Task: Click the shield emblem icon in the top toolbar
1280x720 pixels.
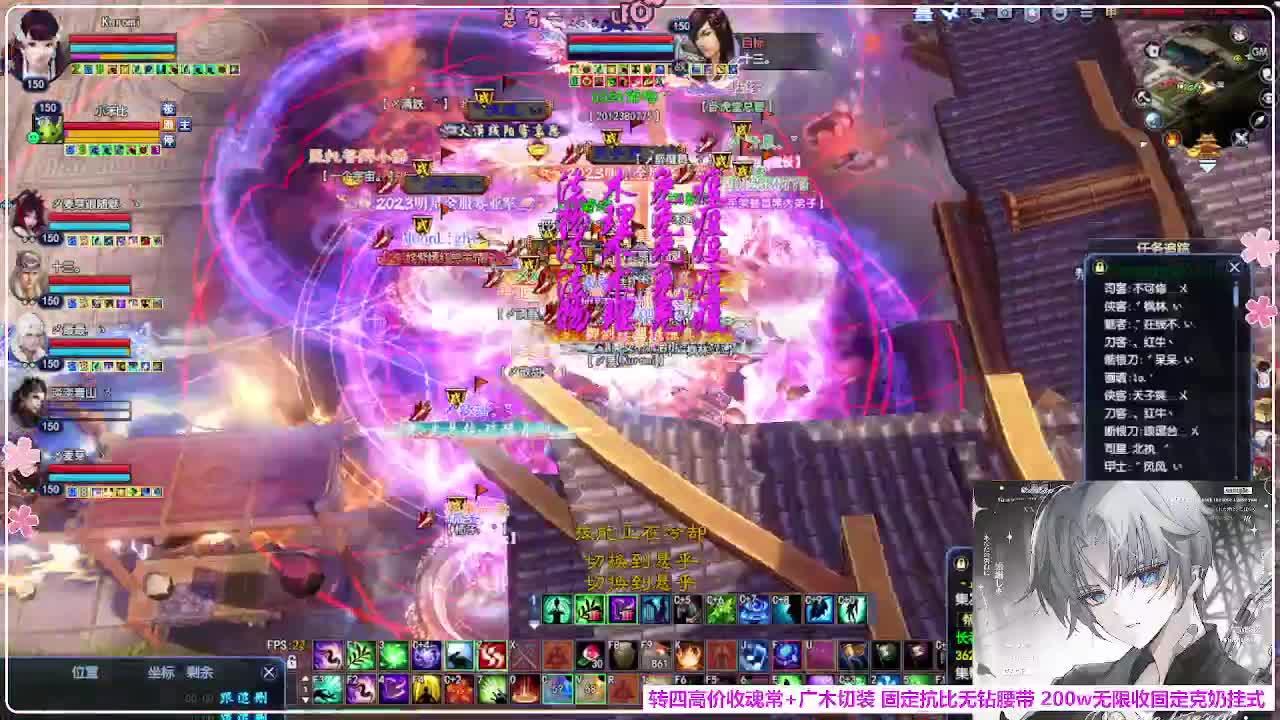Action: pyautogui.click(x=1032, y=15)
